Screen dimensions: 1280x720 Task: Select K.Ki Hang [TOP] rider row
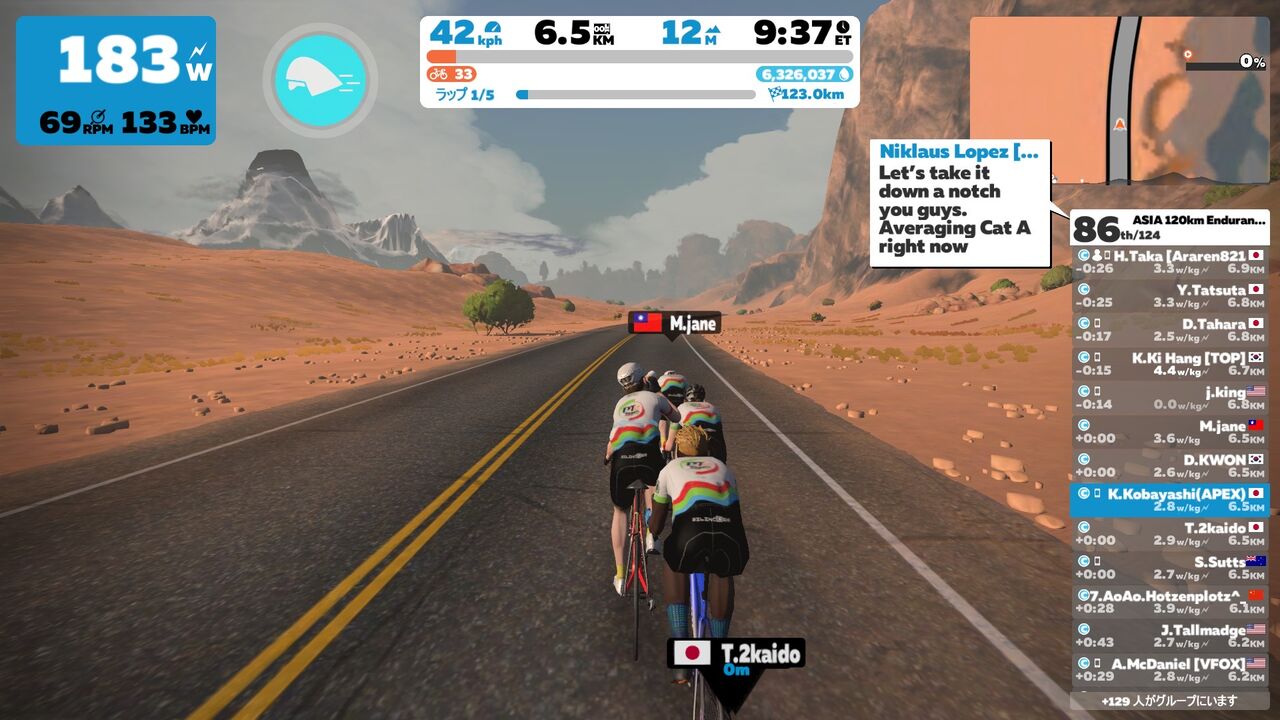1169,364
